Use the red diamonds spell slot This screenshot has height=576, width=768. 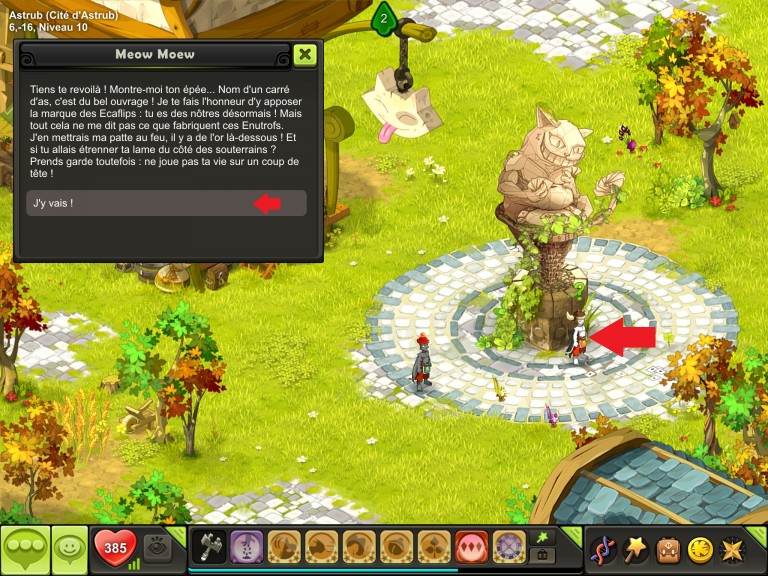[471, 548]
